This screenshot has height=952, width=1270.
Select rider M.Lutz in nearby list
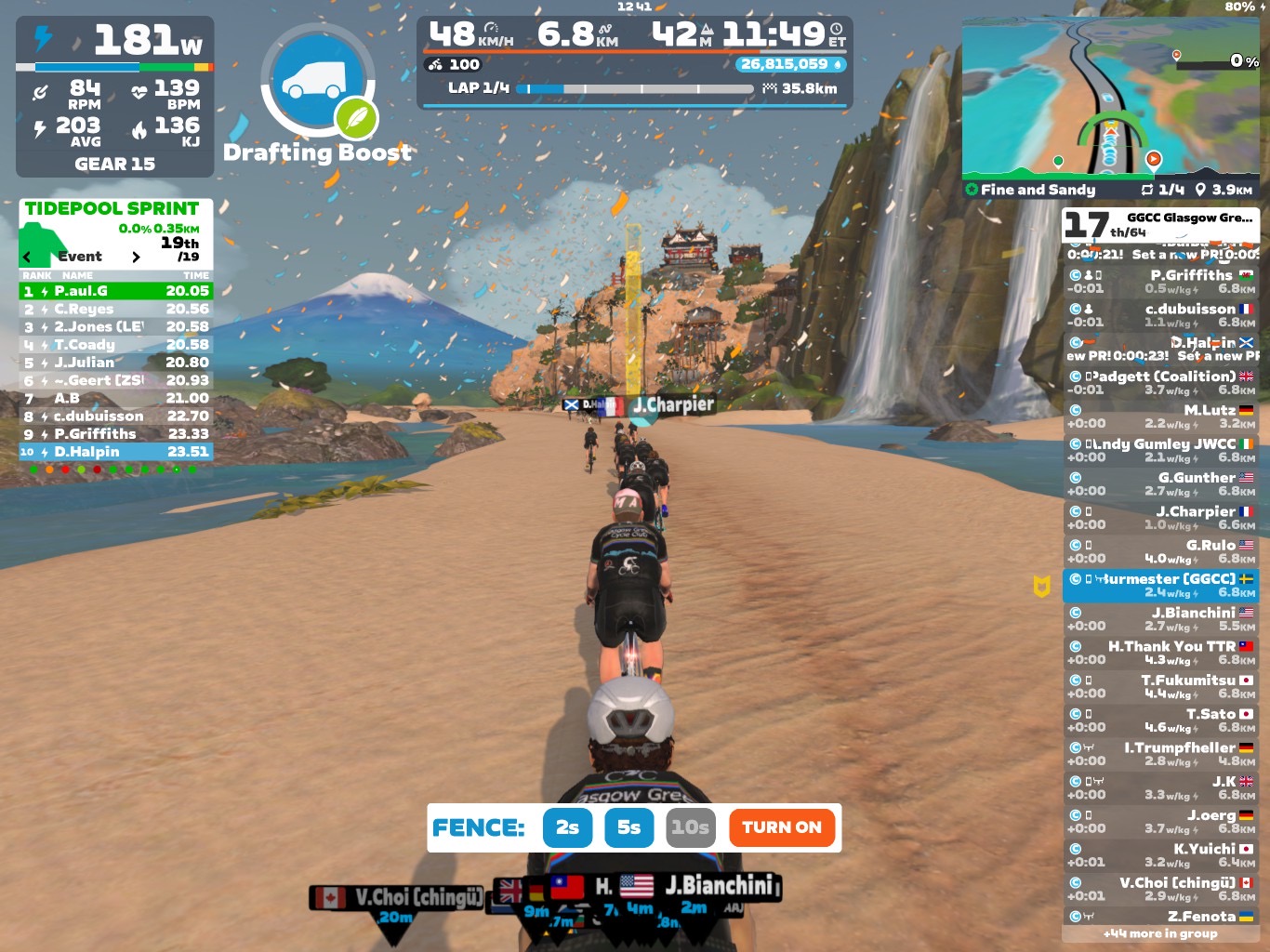[1160, 416]
